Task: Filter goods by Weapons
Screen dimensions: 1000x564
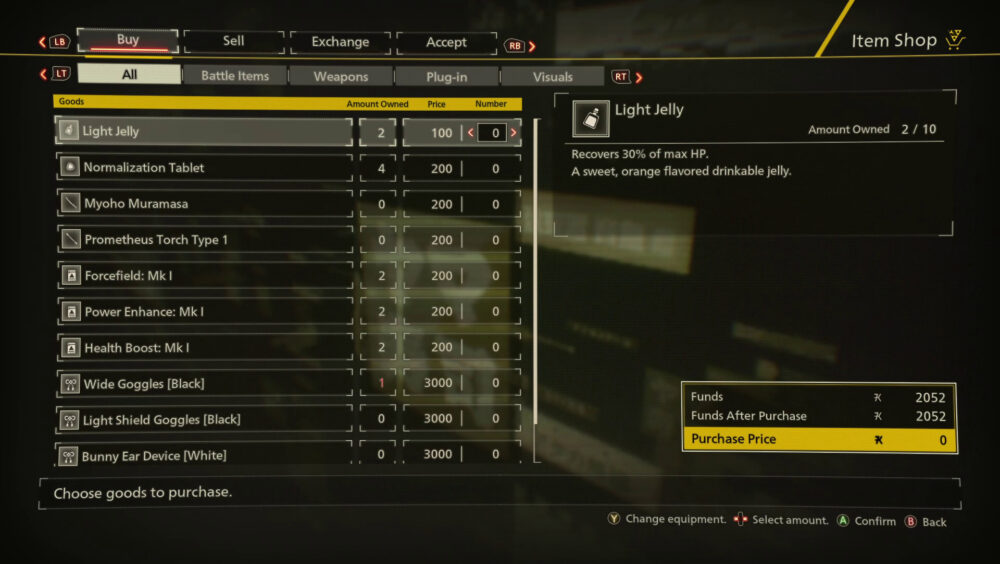Action: coord(341,76)
